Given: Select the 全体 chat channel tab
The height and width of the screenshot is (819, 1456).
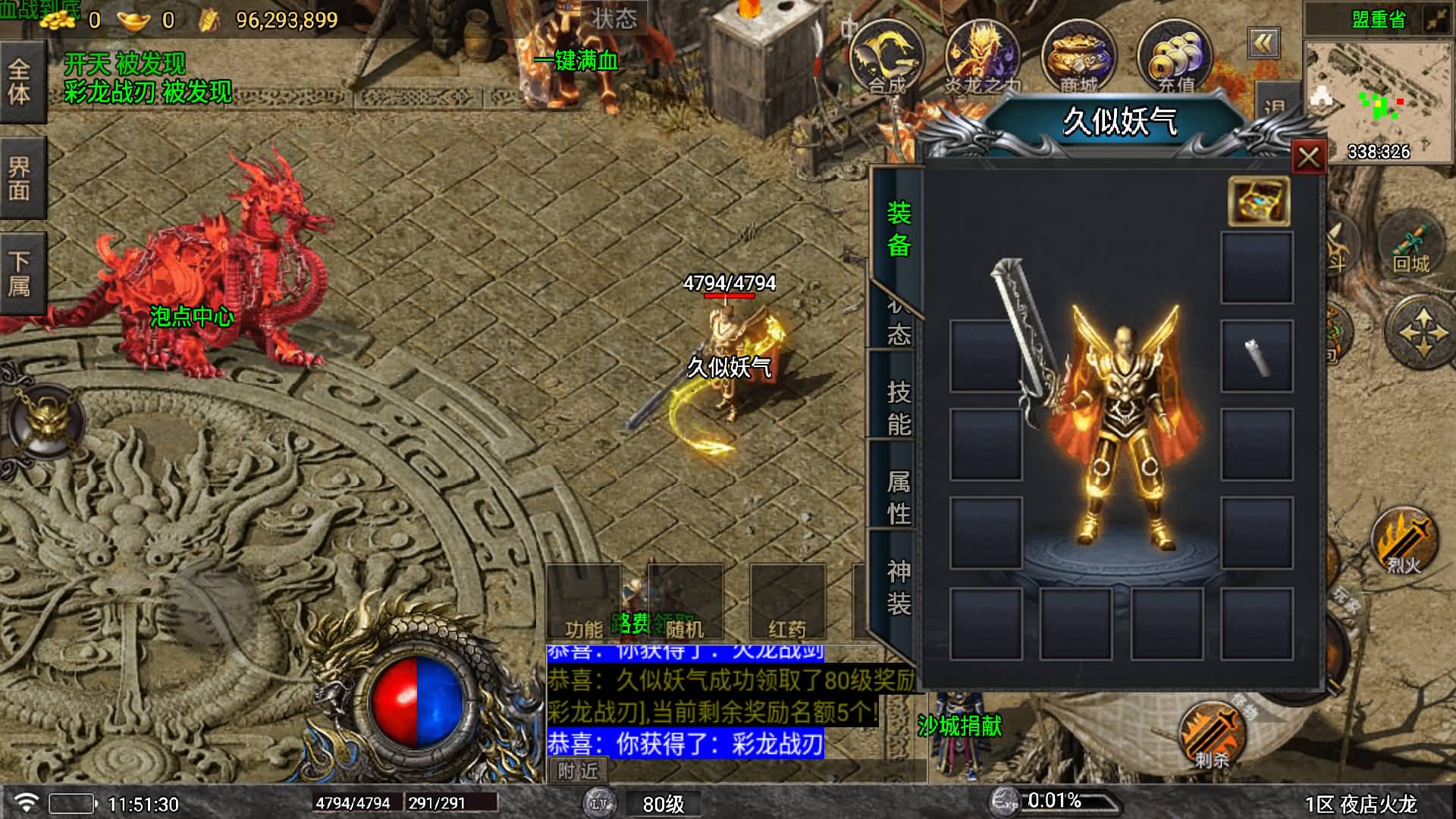Looking at the screenshot, I should (20, 82).
